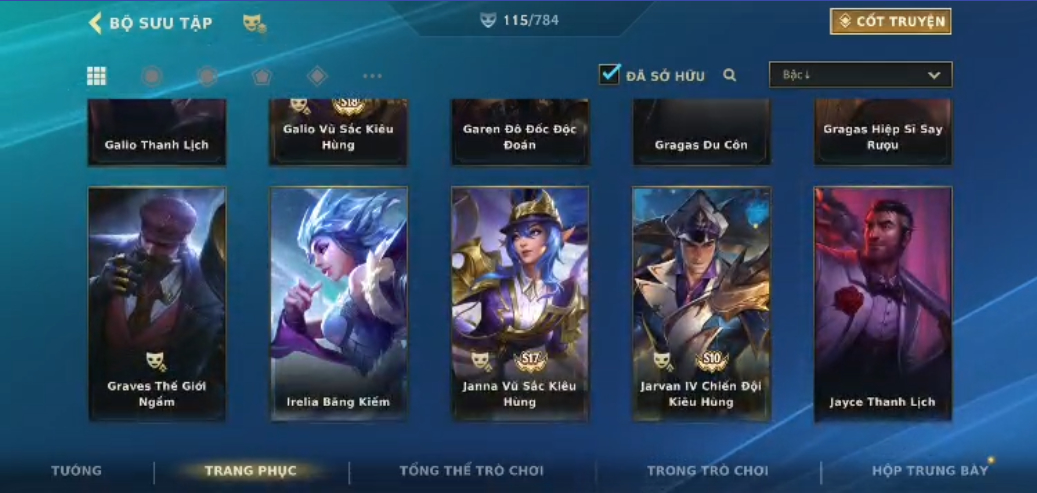The image size is (1037, 493).
Task: Open Janna Vũ Sắc Kiêu Hùng skin
Action: (x=519, y=303)
